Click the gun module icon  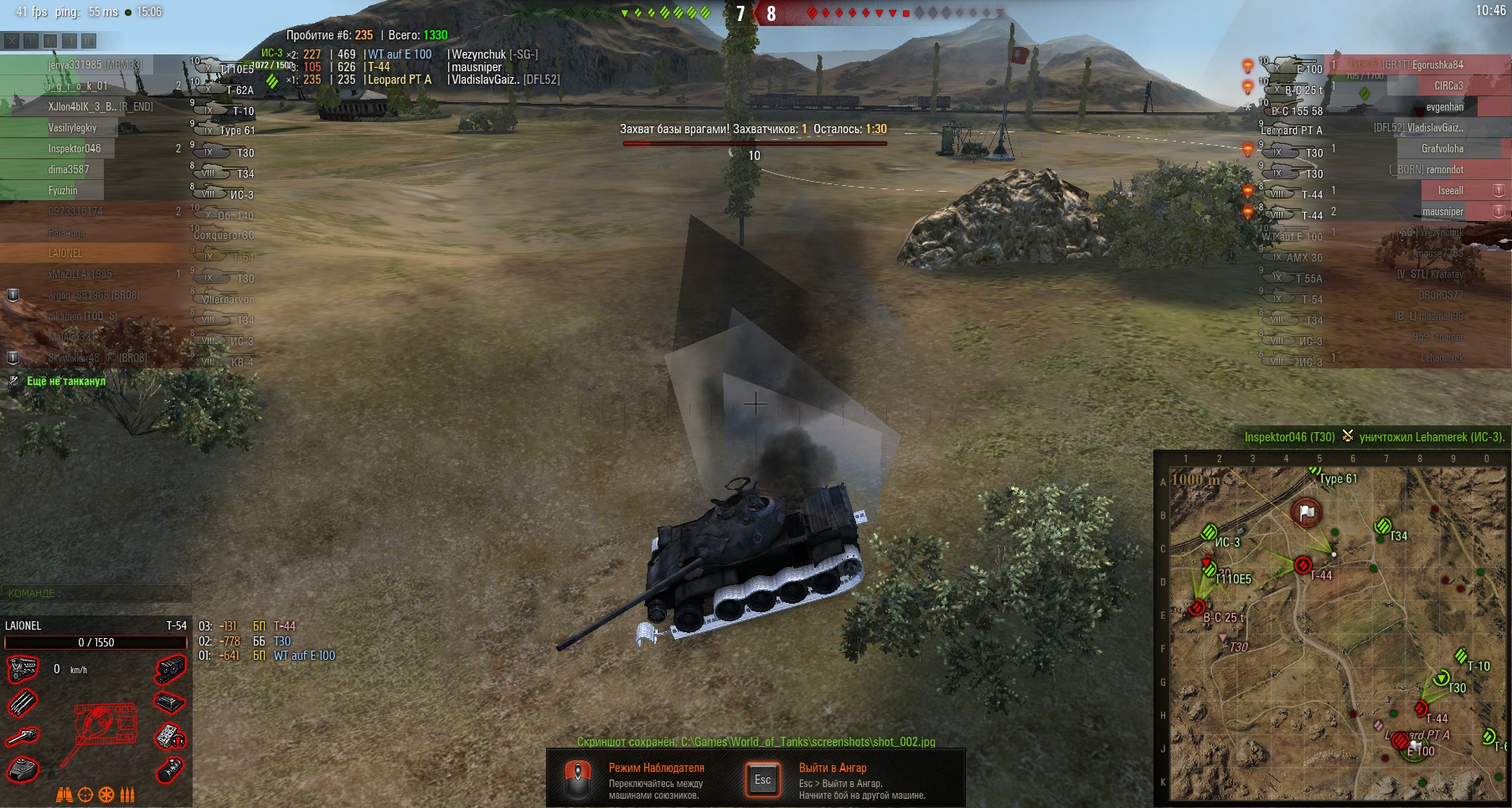tap(23, 737)
